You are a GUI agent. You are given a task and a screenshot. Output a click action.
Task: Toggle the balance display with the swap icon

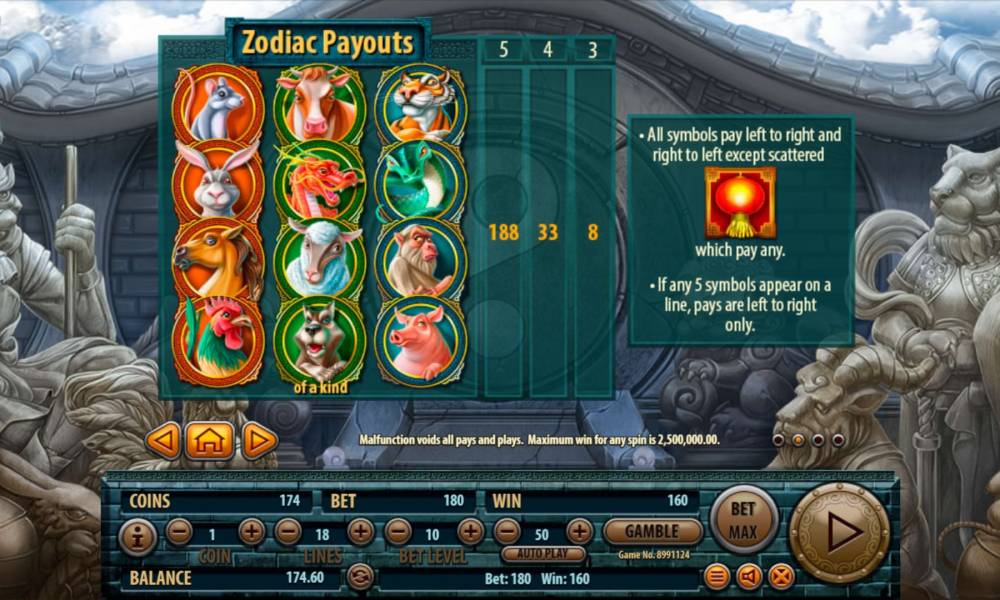(360, 577)
